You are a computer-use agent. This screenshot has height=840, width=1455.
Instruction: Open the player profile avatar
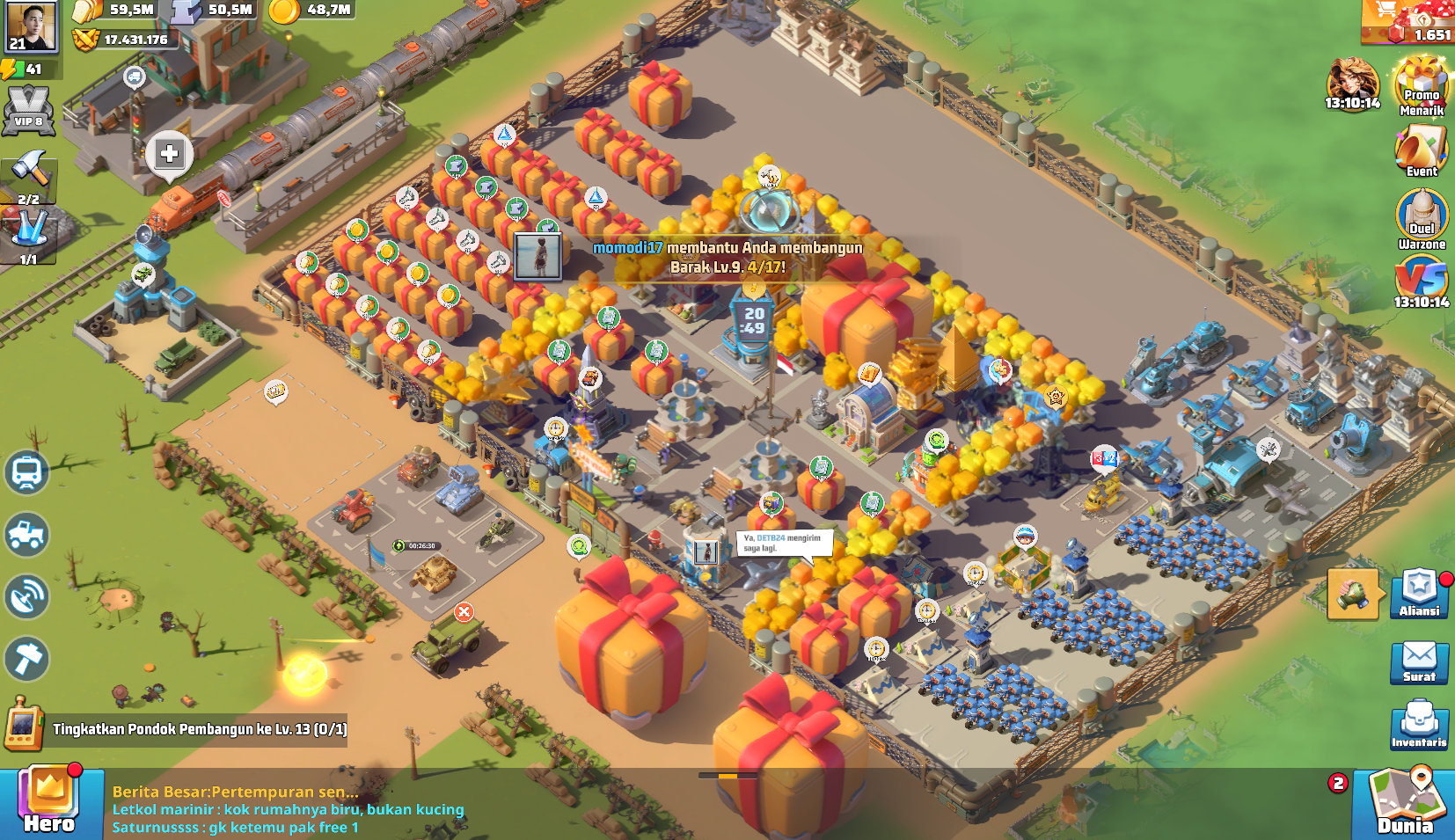pos(31,26)
